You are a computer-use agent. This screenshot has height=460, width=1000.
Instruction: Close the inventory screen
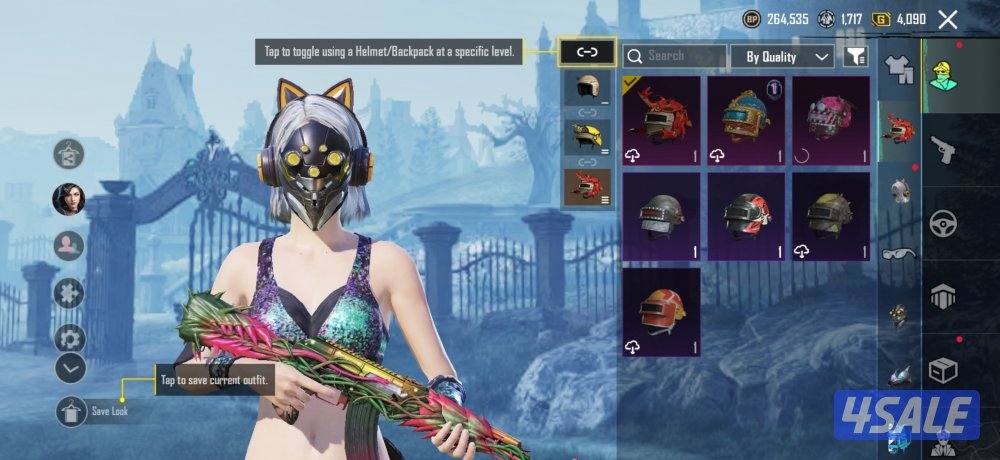[x=948, y=19]
